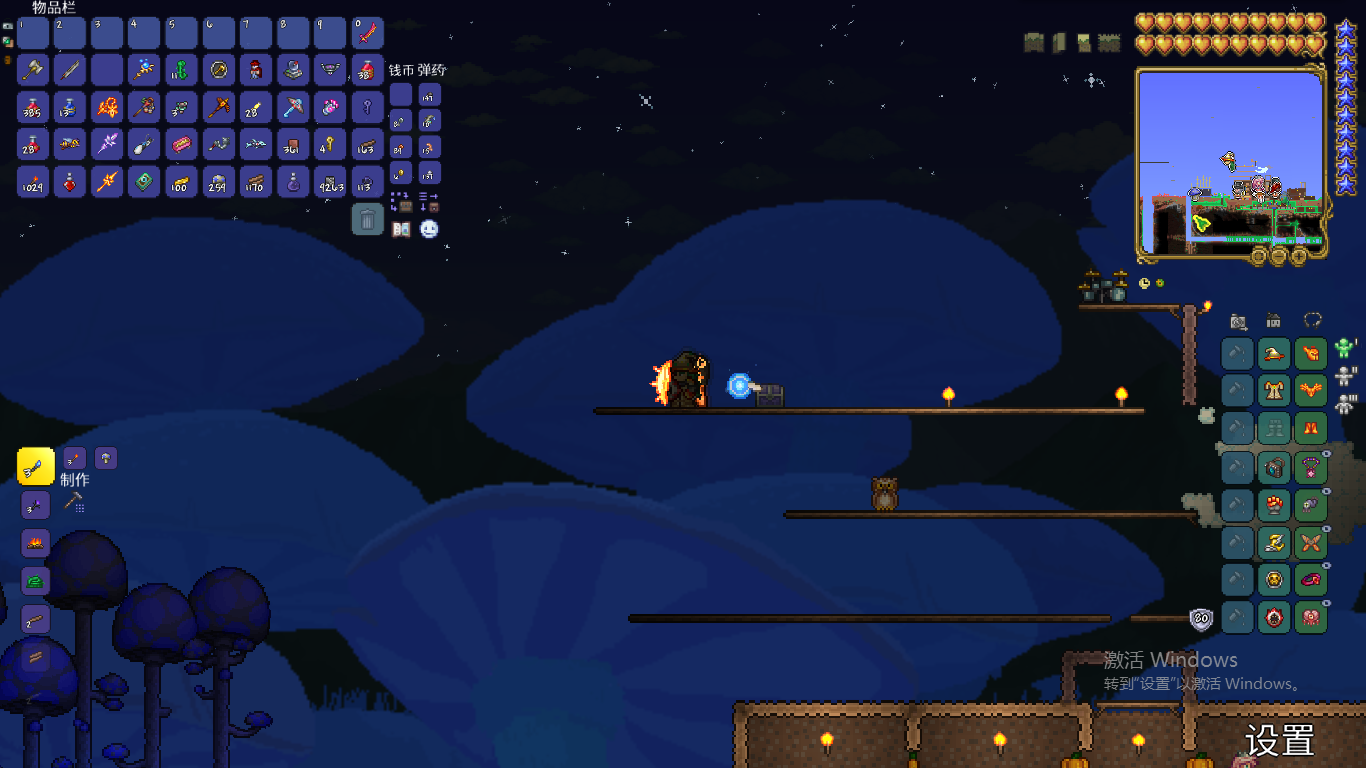Open the 设置 settings menu

click(x=1279, y=741)
